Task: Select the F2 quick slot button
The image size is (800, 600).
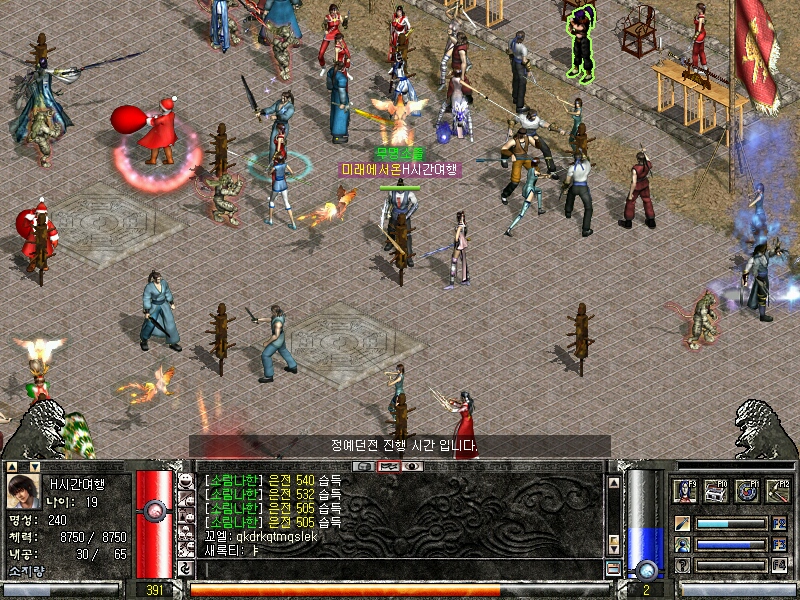Action: 780,523
